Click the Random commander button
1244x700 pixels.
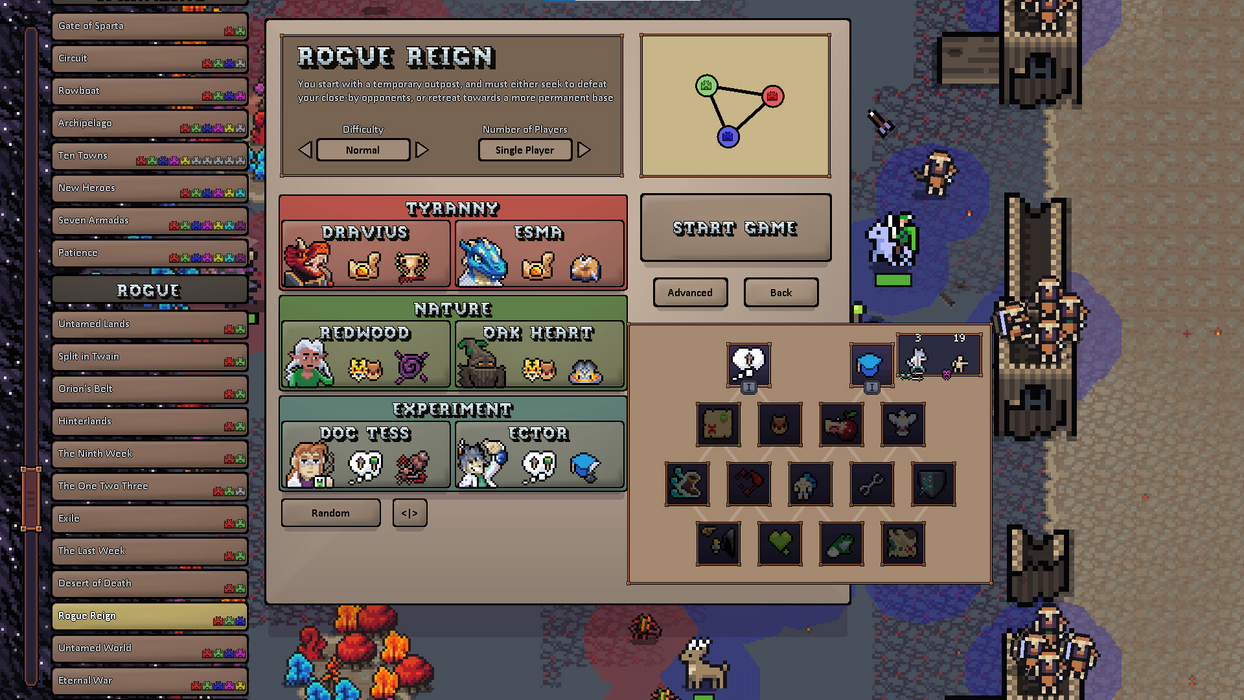tap(330, 513)
